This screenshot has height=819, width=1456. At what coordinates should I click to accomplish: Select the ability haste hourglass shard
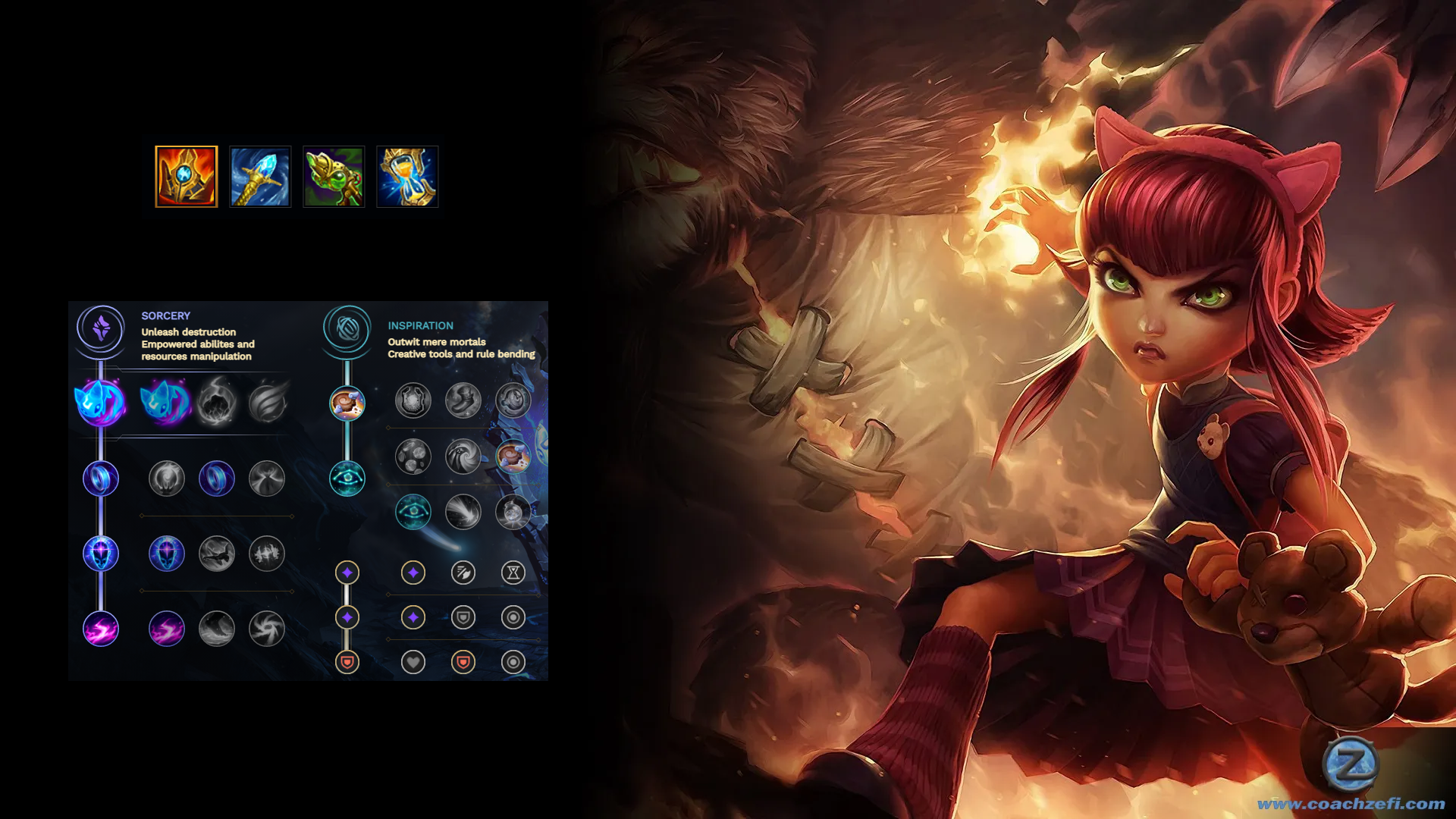pyautogui.click(x=513, y=573)
